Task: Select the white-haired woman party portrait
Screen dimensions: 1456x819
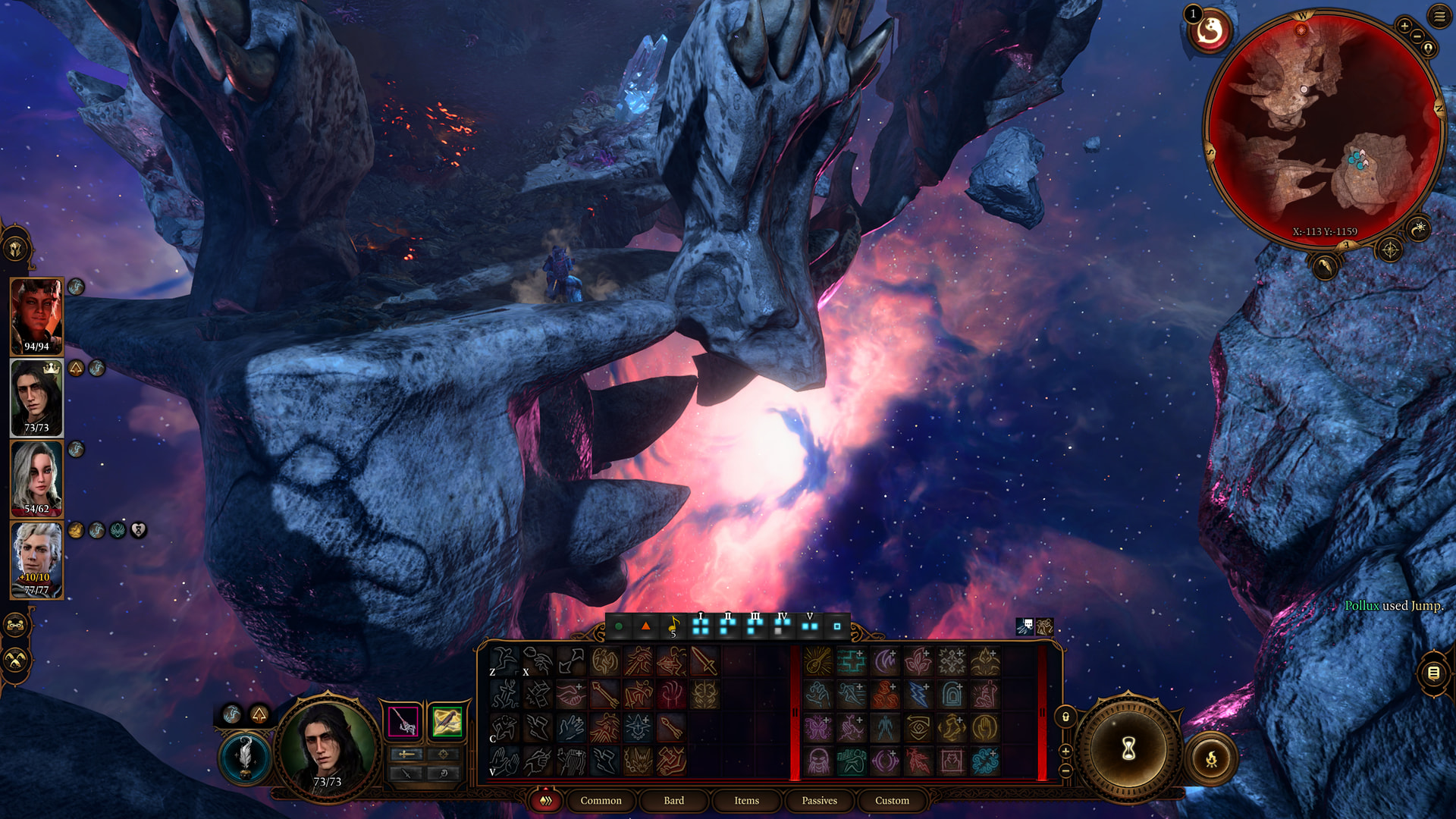Action: tap(36, 478)
